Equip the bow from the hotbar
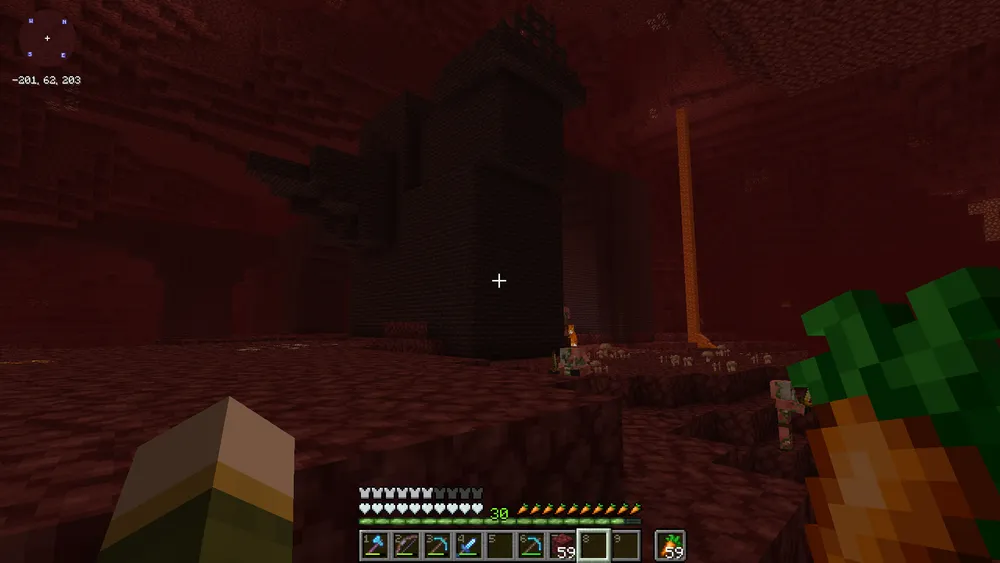Image resolution: width=1000 pixels, height=563 pixels. click(405, 546)
